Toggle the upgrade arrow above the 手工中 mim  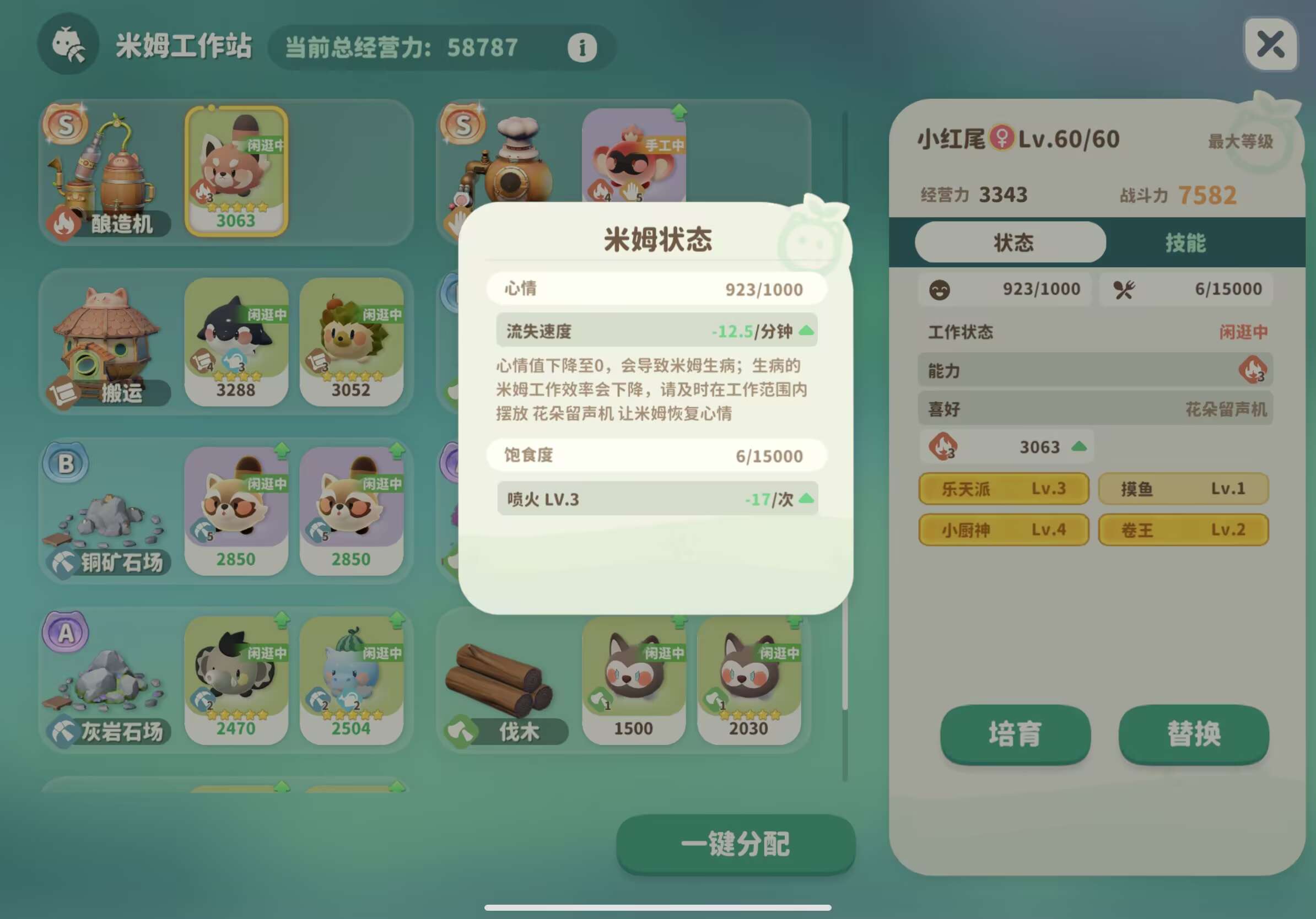(x=680, y=112)
